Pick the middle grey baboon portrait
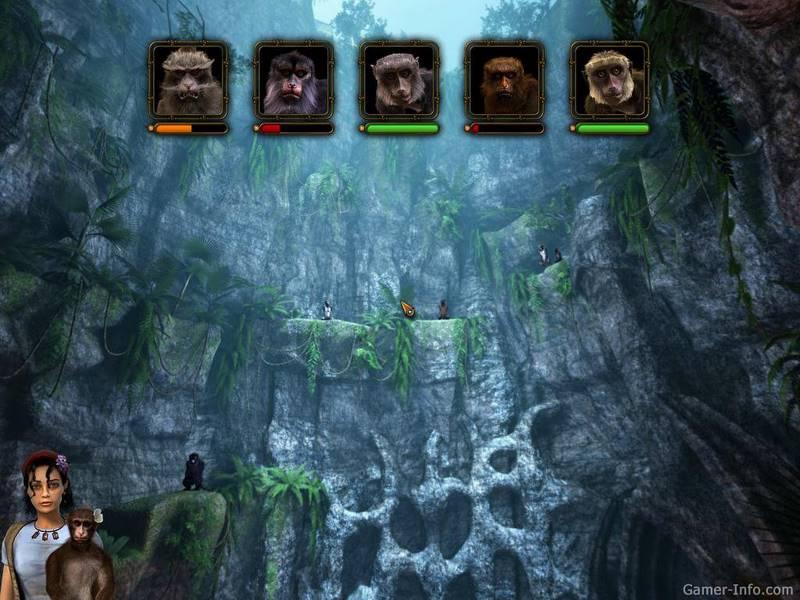This screenshot has width=800, height=600. [399, 80]
